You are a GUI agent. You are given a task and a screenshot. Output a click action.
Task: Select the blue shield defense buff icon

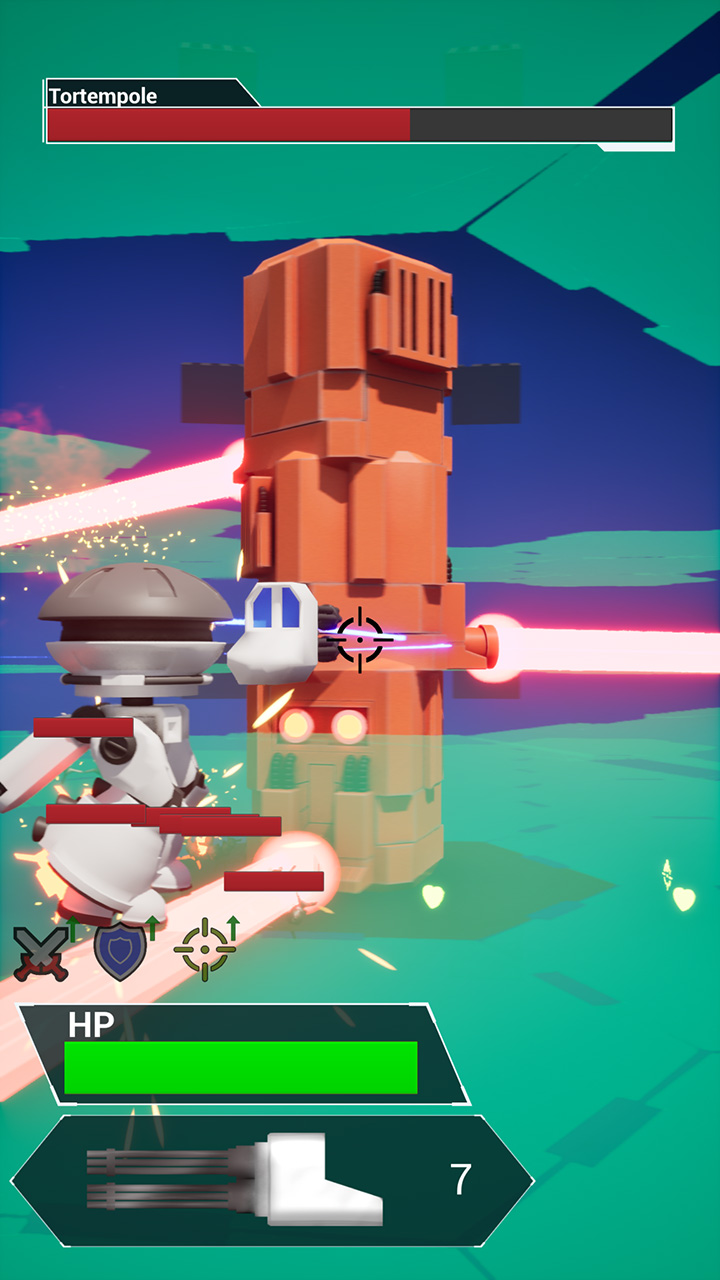tap(120, 952)
